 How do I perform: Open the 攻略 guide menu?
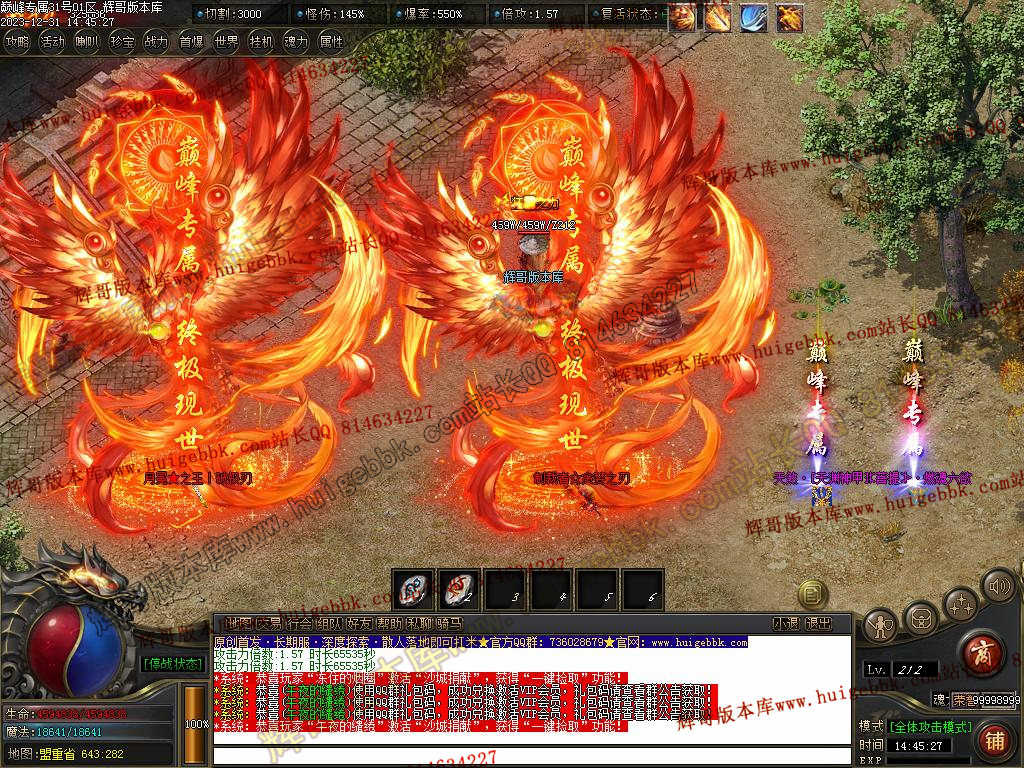click(x=18, y=42)
